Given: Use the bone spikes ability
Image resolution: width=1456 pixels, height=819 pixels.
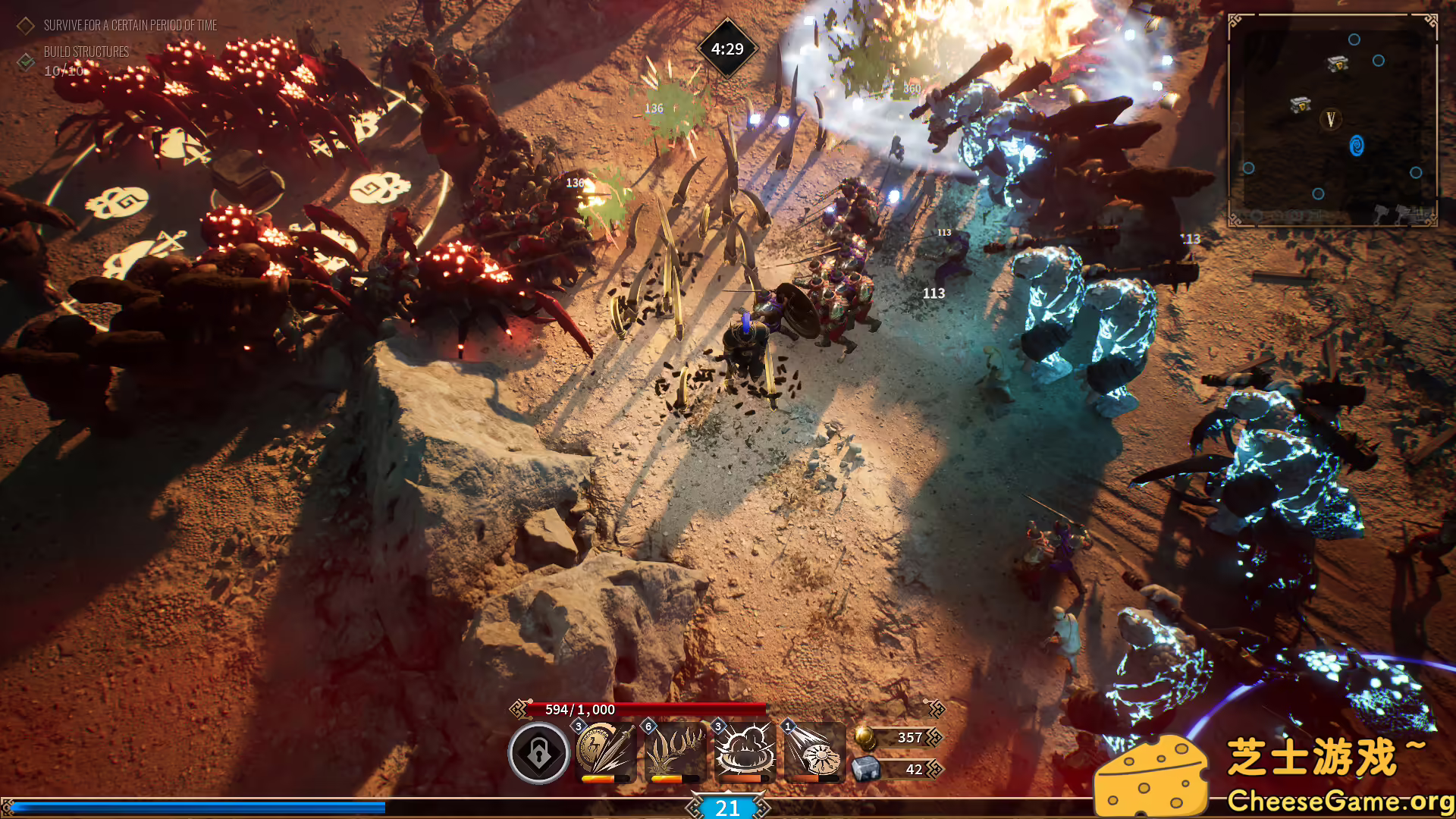Looking at the screenshot, I should pyautogui.click(x=675, y=751).
